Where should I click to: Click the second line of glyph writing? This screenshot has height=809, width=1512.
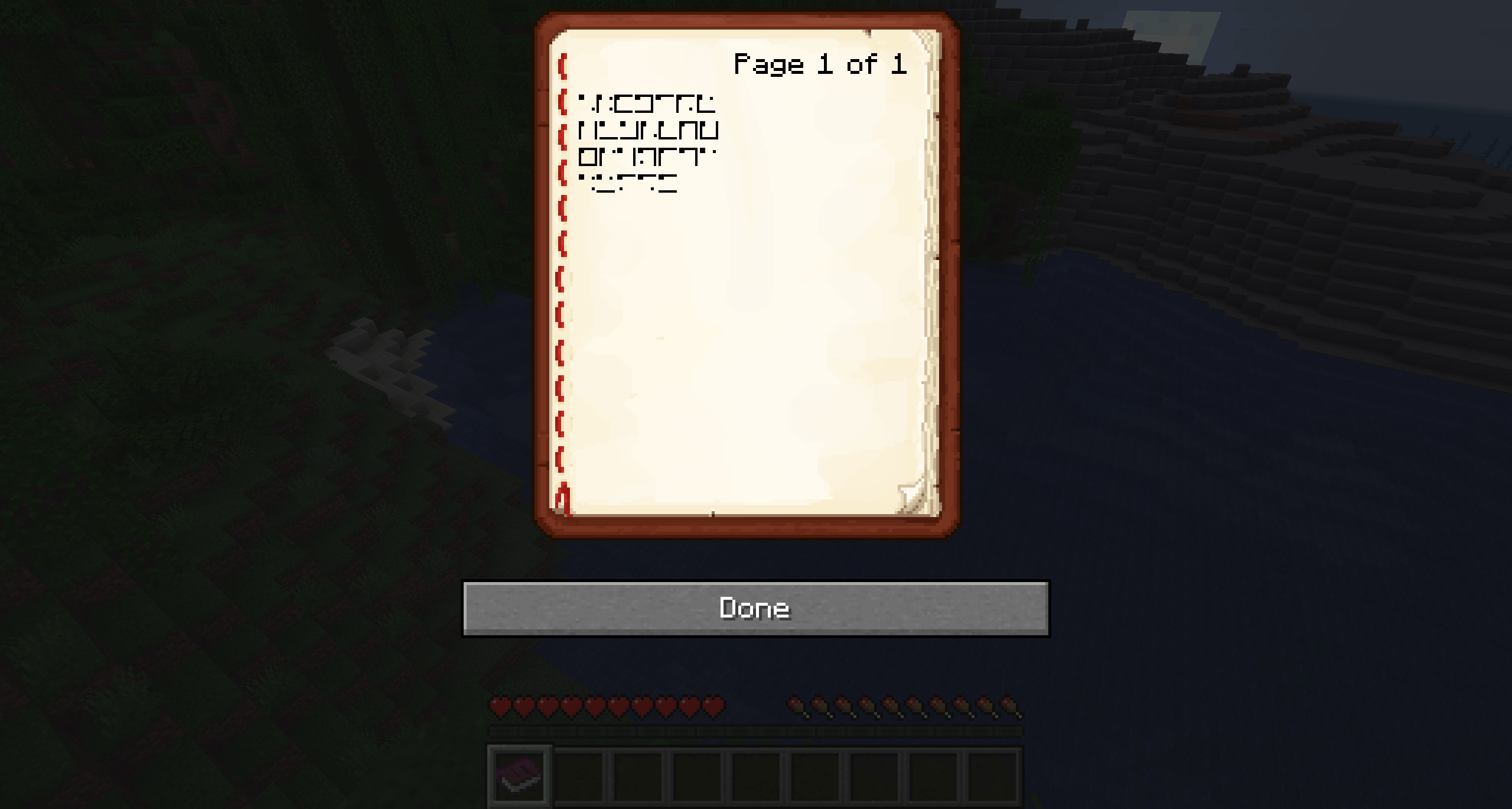(650, 131)
